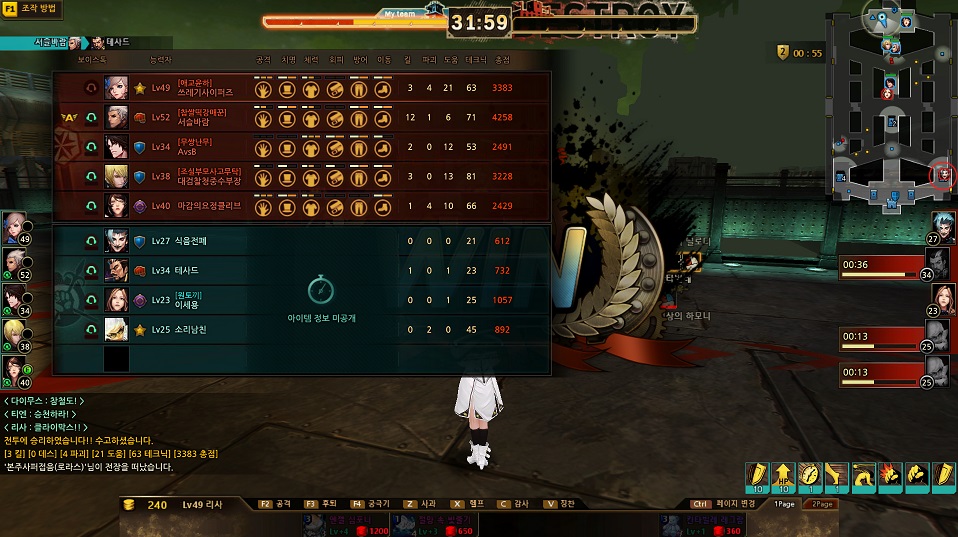958x537 pixels.
Task: Switch to the 2Page item page tab
Action: coord(824,504)
